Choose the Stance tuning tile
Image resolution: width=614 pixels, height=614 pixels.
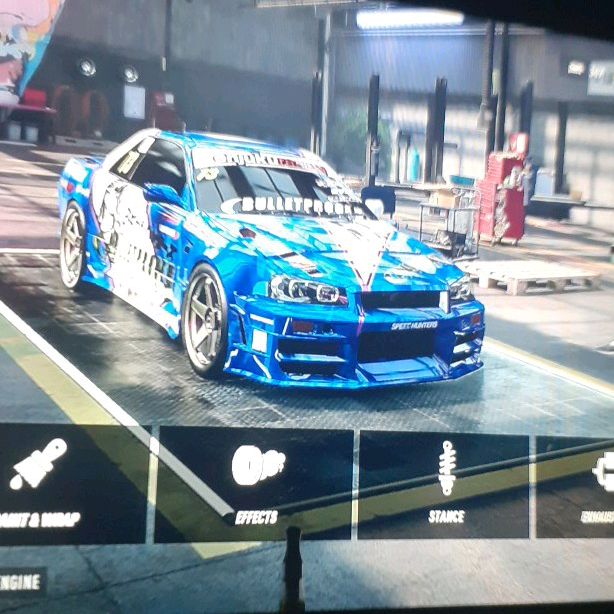click(444, 484)
